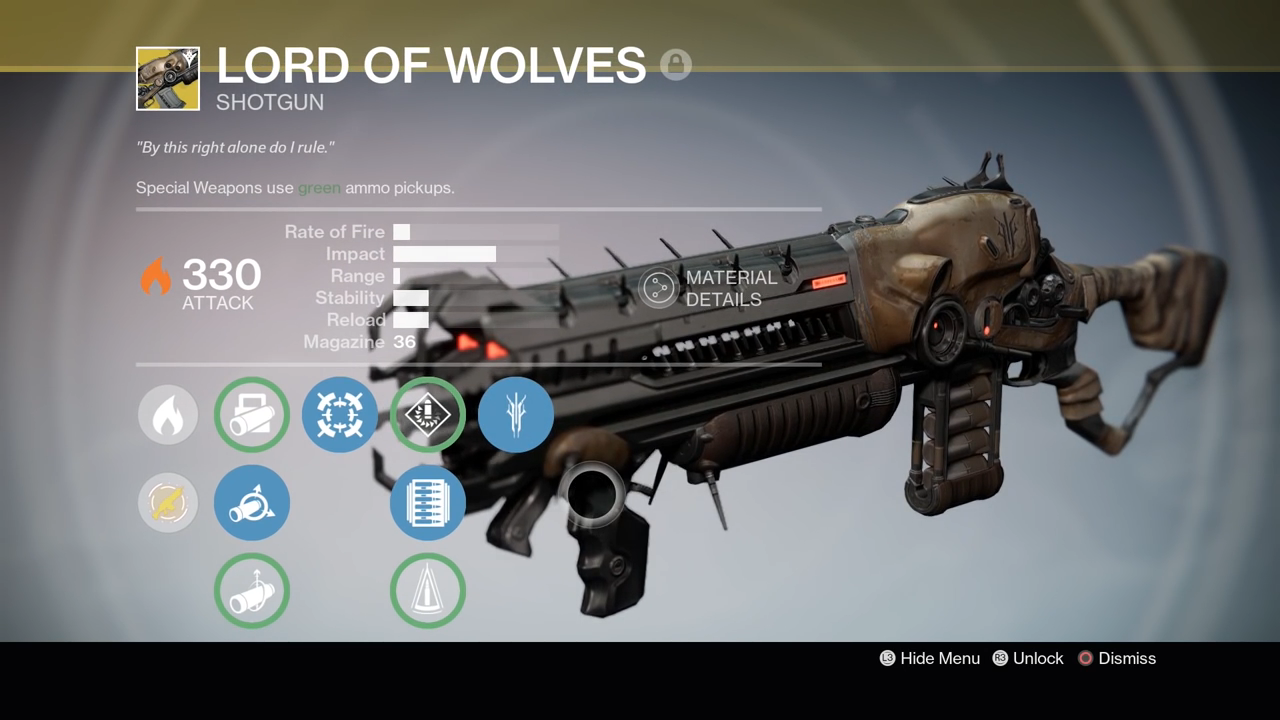Click the Impact stat bar
Screen dimensions: 1280x720
(445, 253)
